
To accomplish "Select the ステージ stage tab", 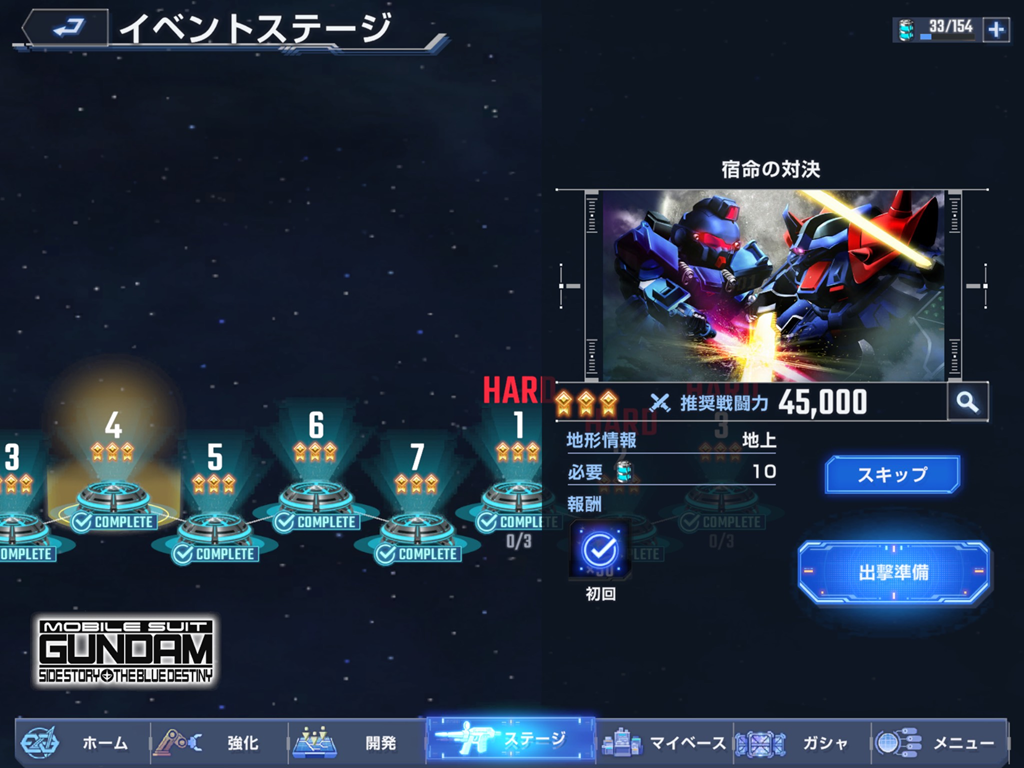I will click(x=511, y=740).
